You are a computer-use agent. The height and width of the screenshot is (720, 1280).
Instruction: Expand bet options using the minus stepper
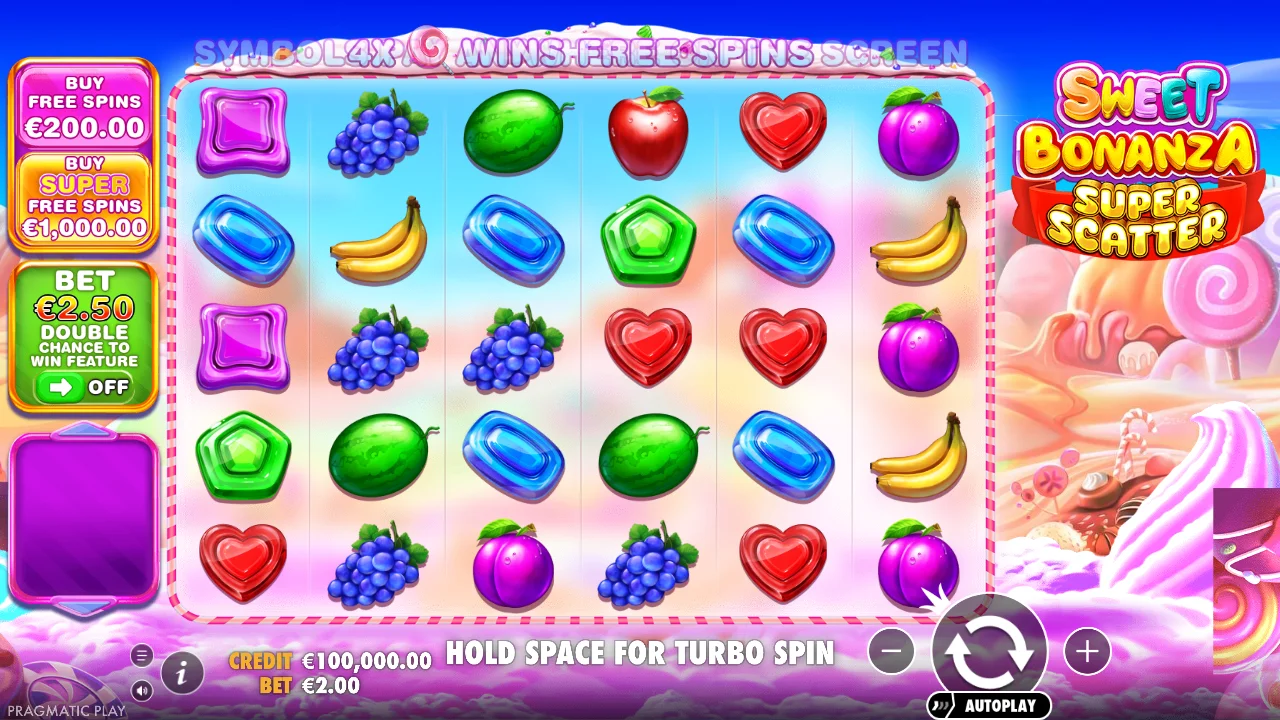(x=891, y=651)
